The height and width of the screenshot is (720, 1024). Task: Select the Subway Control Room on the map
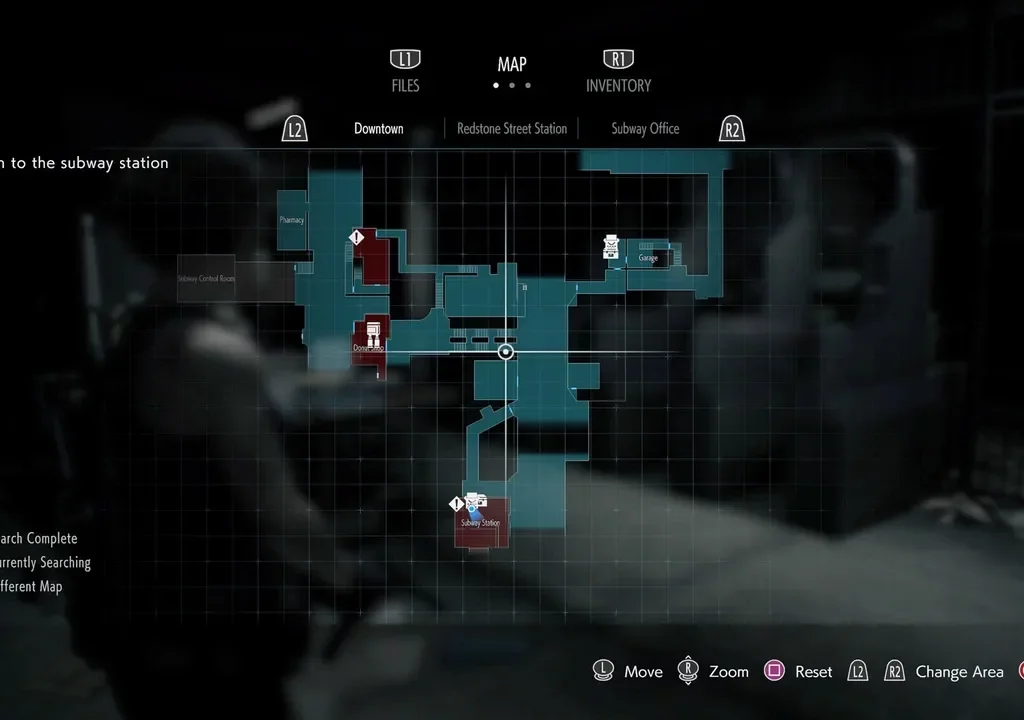pos(207,278)
